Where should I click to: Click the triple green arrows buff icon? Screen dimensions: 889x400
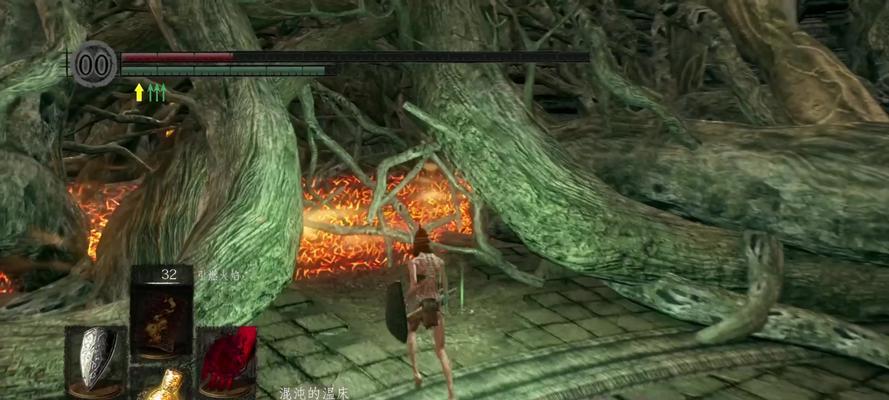(157, 92)
